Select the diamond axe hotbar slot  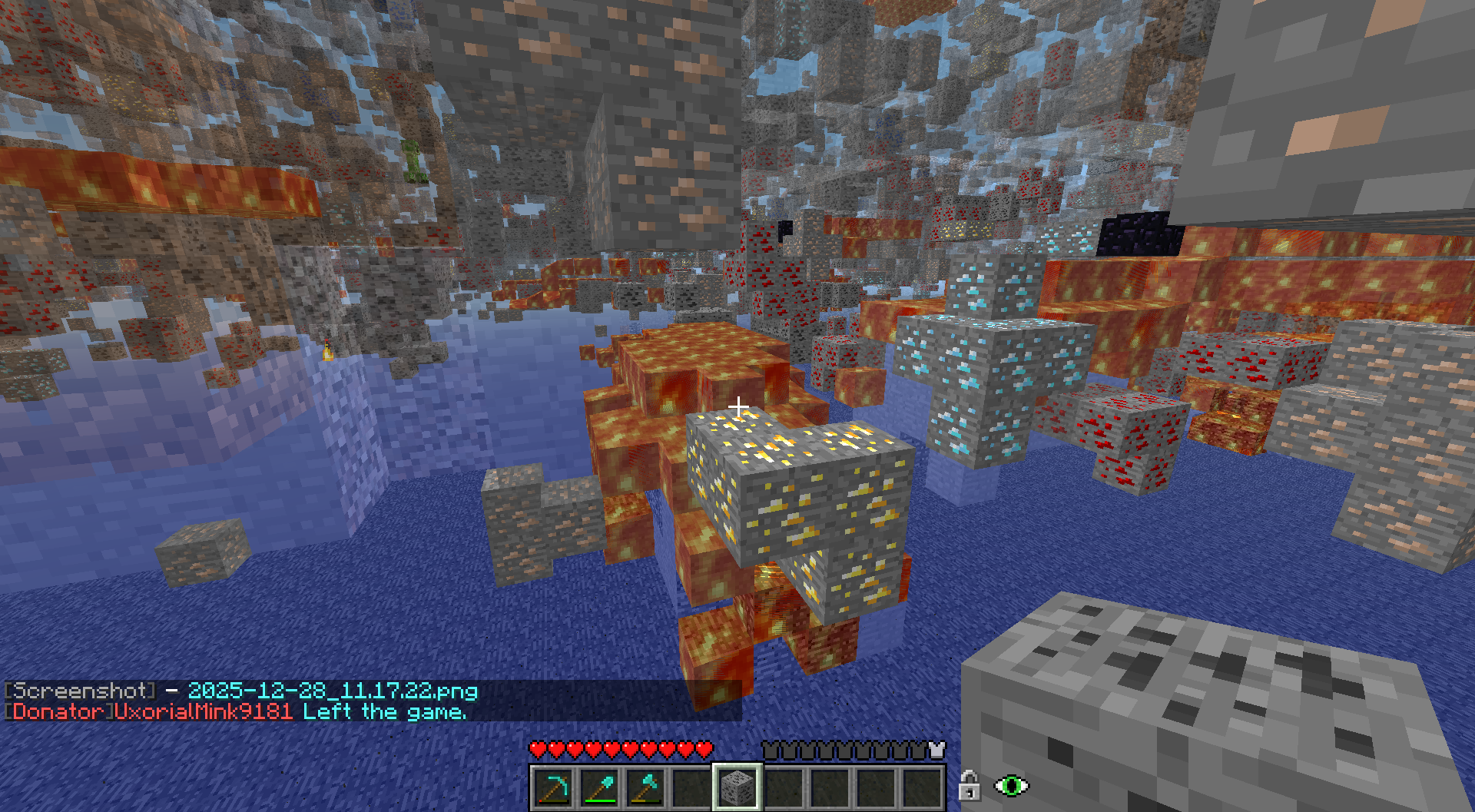646,787
